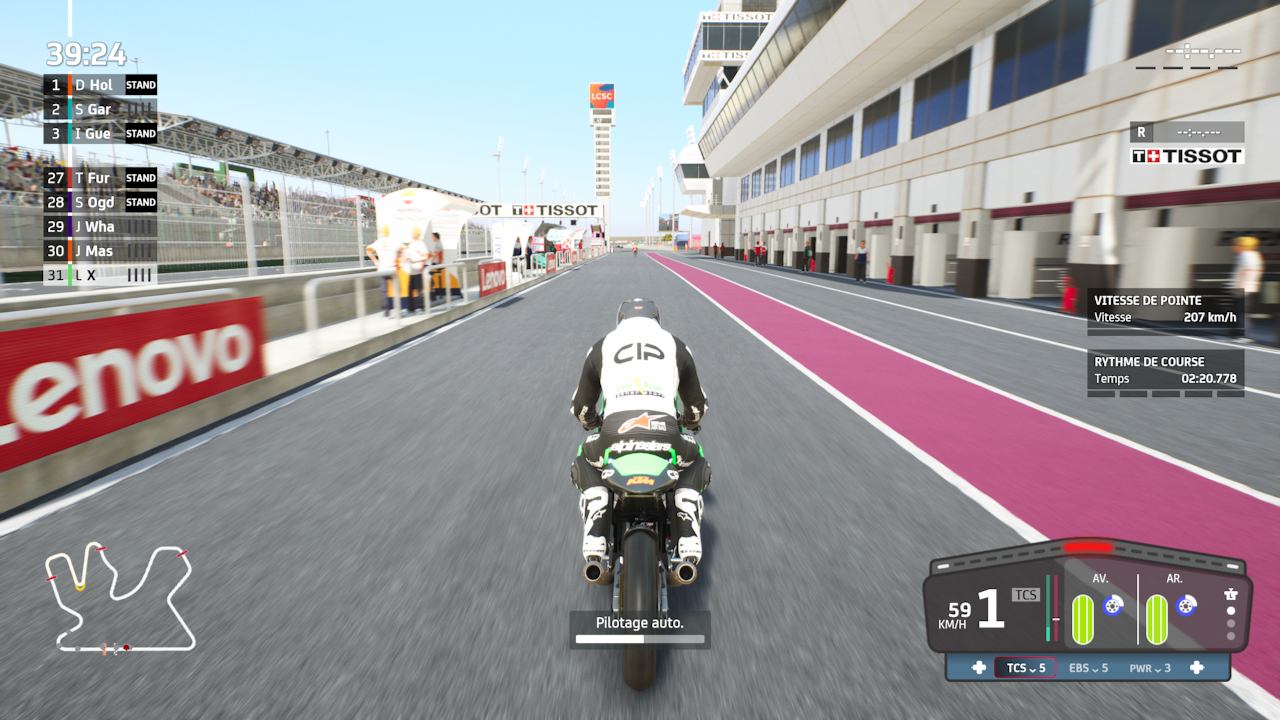
Task: Click the AR. rear tyre indicator
Action: [1157, 618]
